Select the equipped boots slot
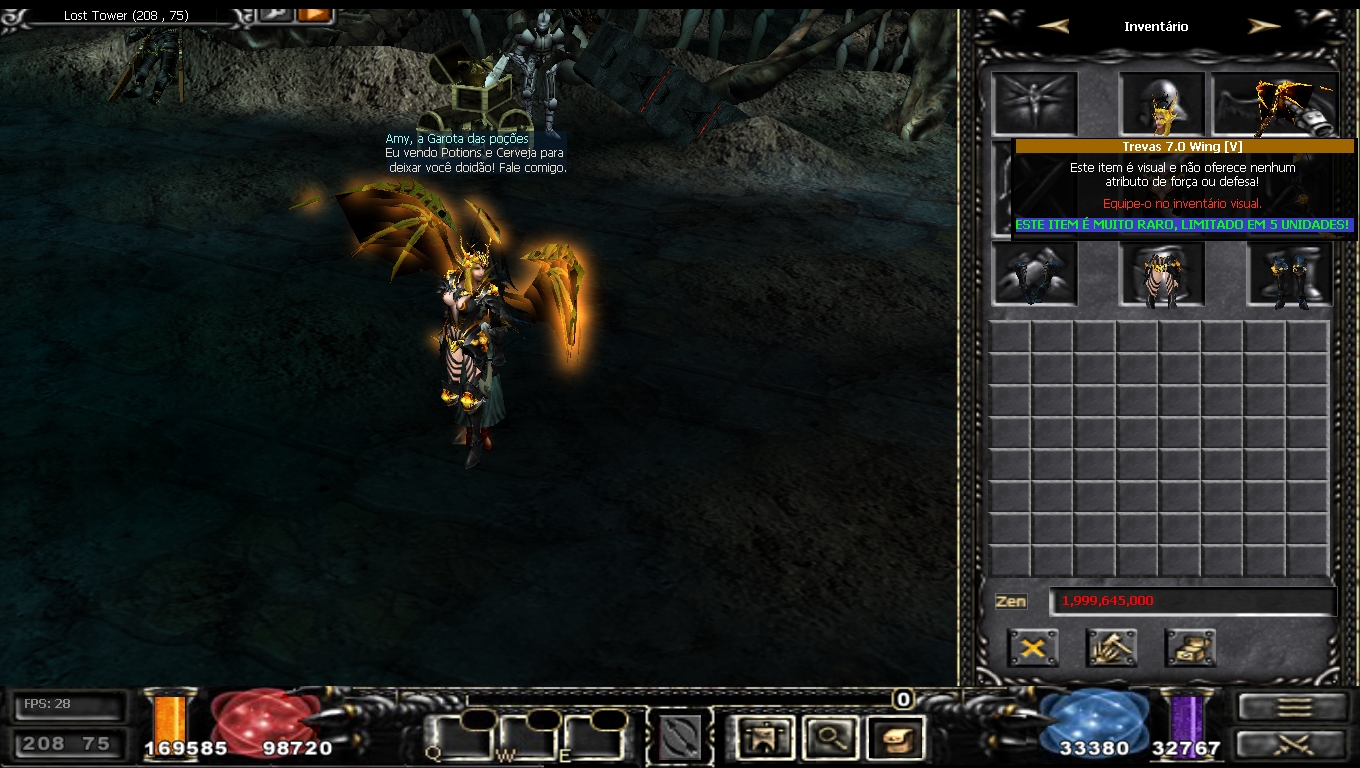Viewport: 1360px width, 768px height. [1290, 273]
